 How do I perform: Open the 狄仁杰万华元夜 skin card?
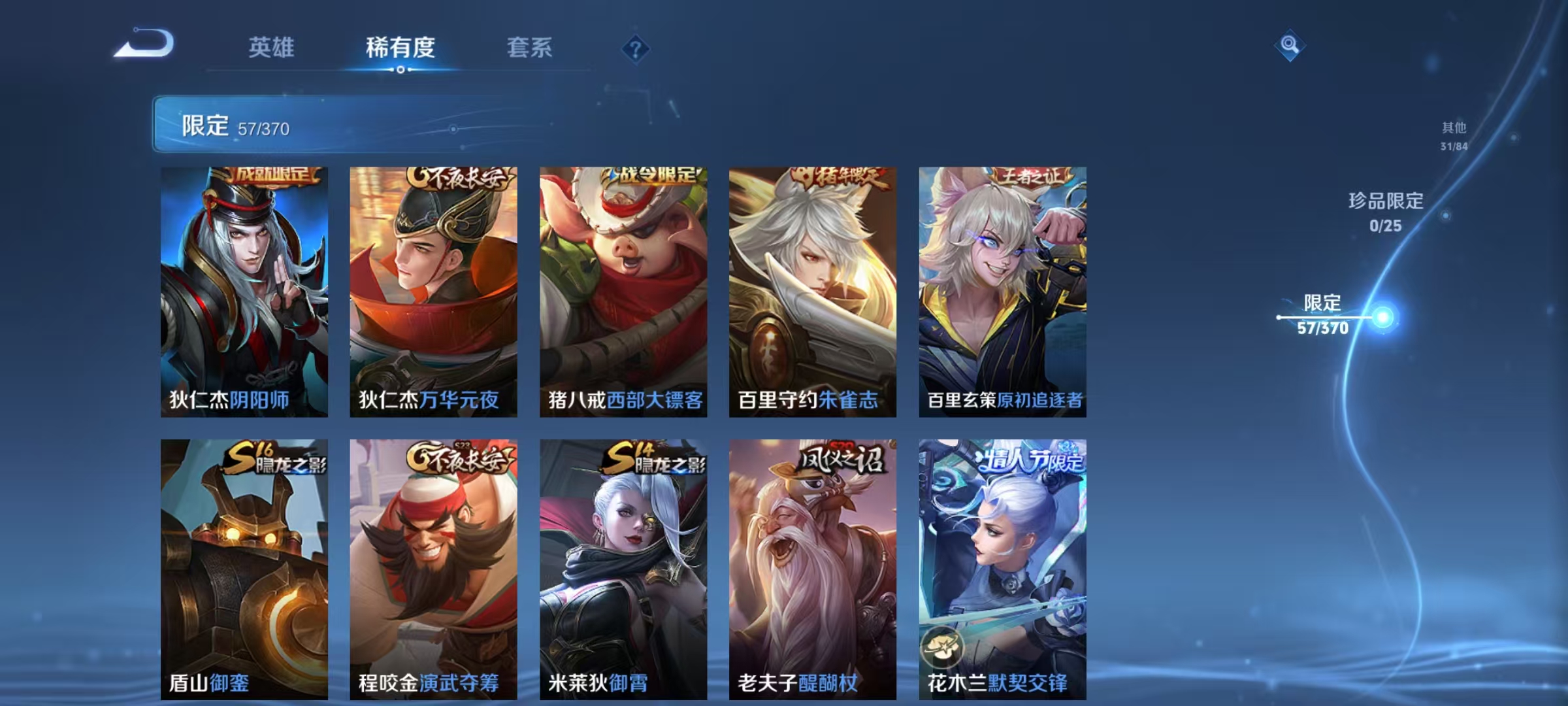(x=433, y=294)
